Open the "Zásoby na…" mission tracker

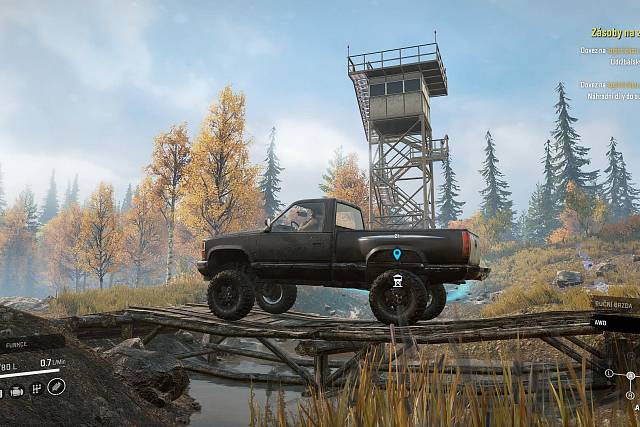tap(613, 33)
